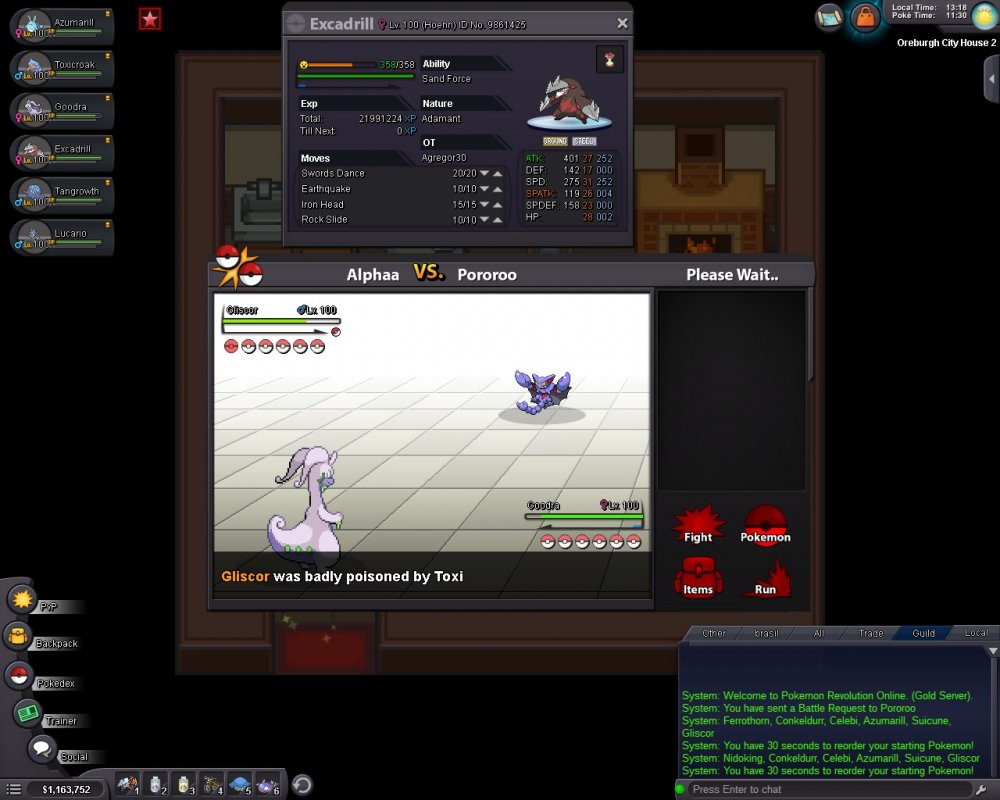Click the red star icon
Image resolution: width=1000 pixels, height=800 pixels.
coord(150,18)
